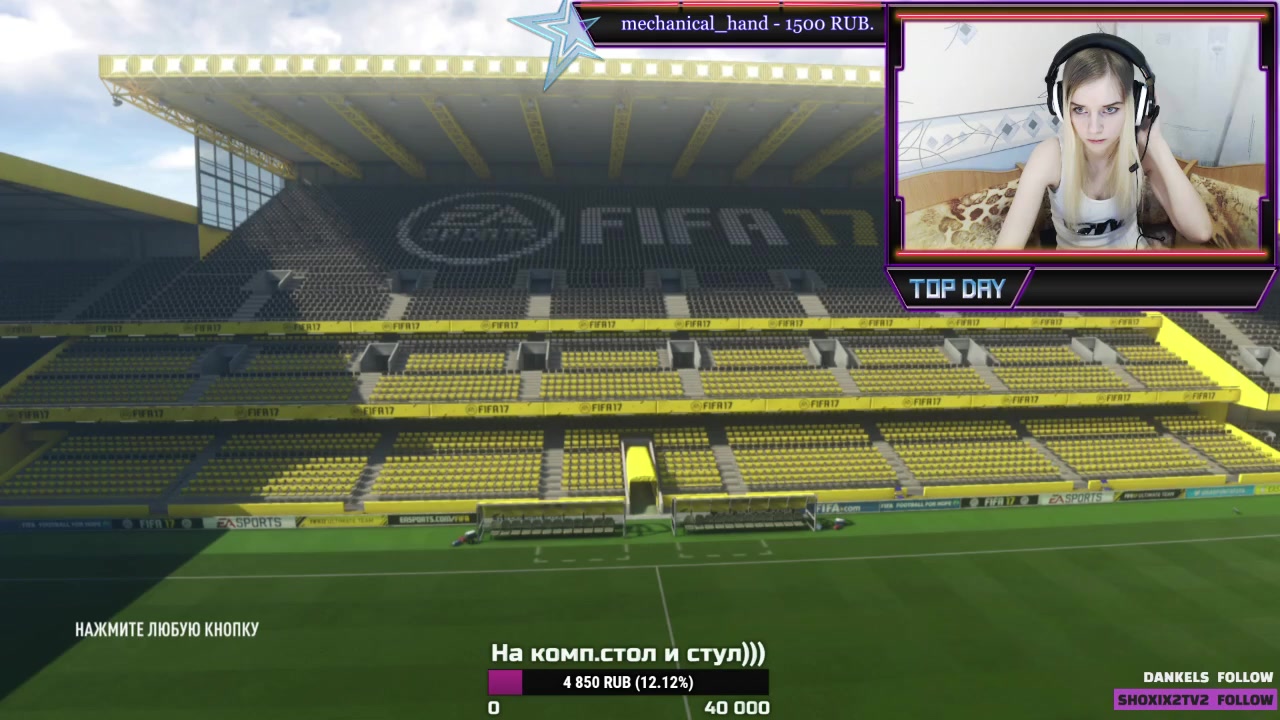Select the TOP DAY donor panel
Screen dimensions: 1280x720
[x=1080, y=289]
